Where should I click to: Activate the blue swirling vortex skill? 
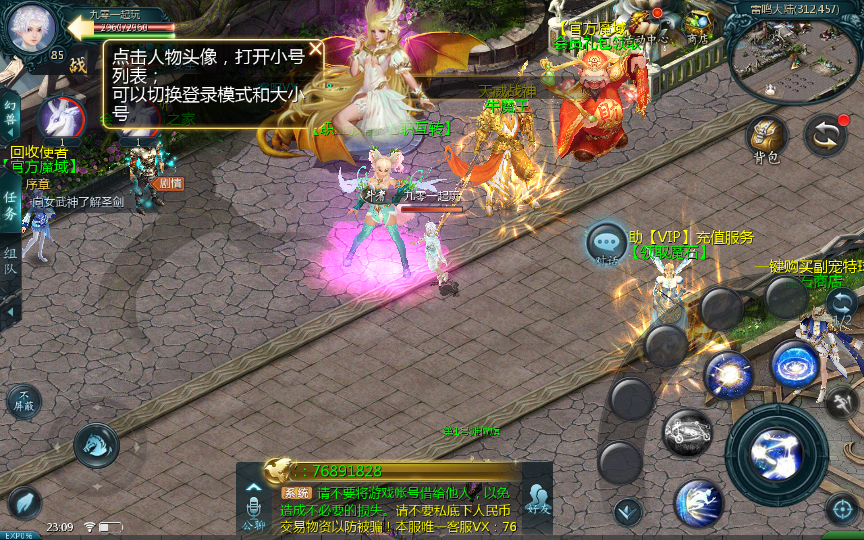point(795,363)
